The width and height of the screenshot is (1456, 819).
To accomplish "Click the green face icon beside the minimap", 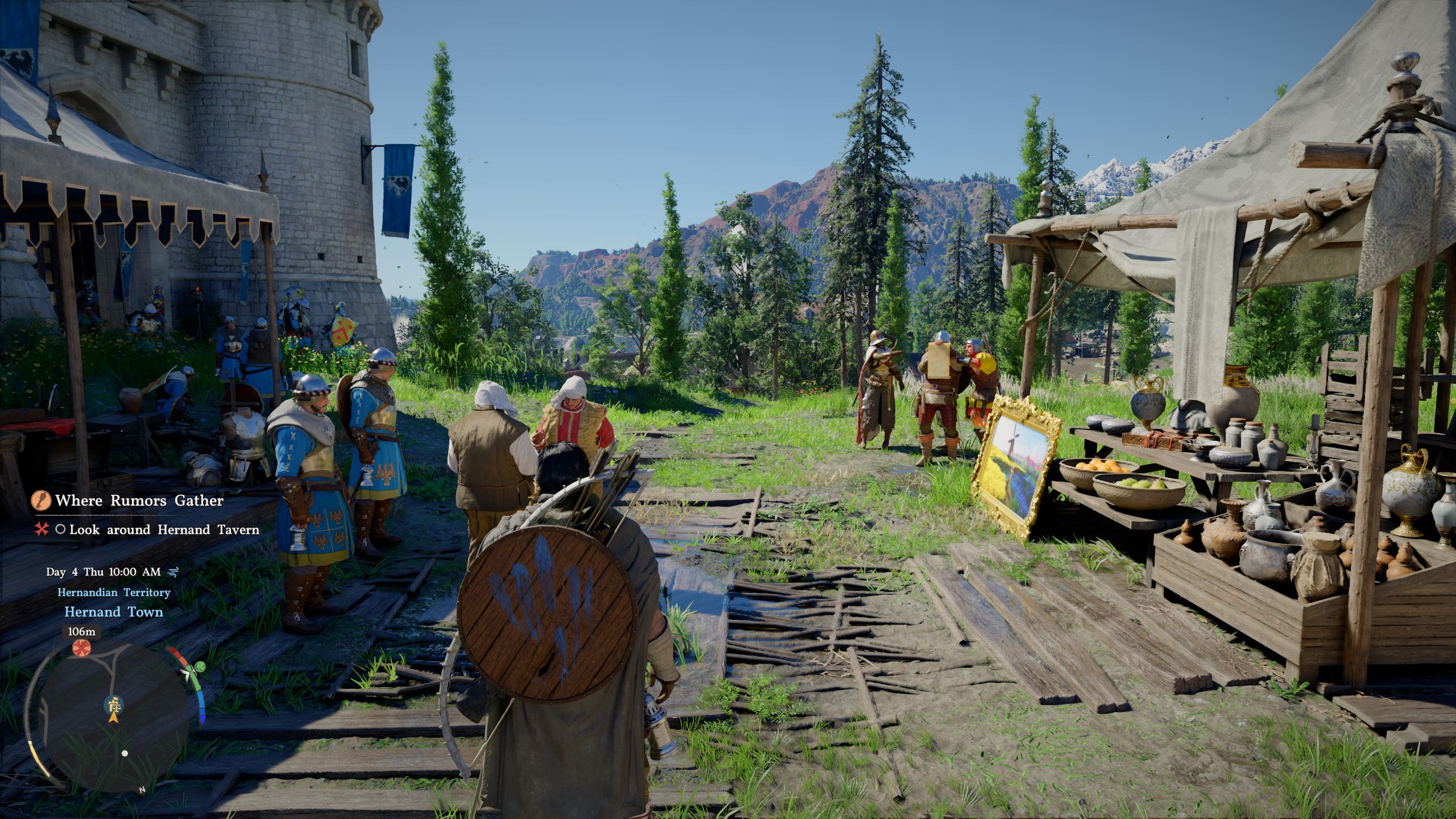I will [200, 666].
